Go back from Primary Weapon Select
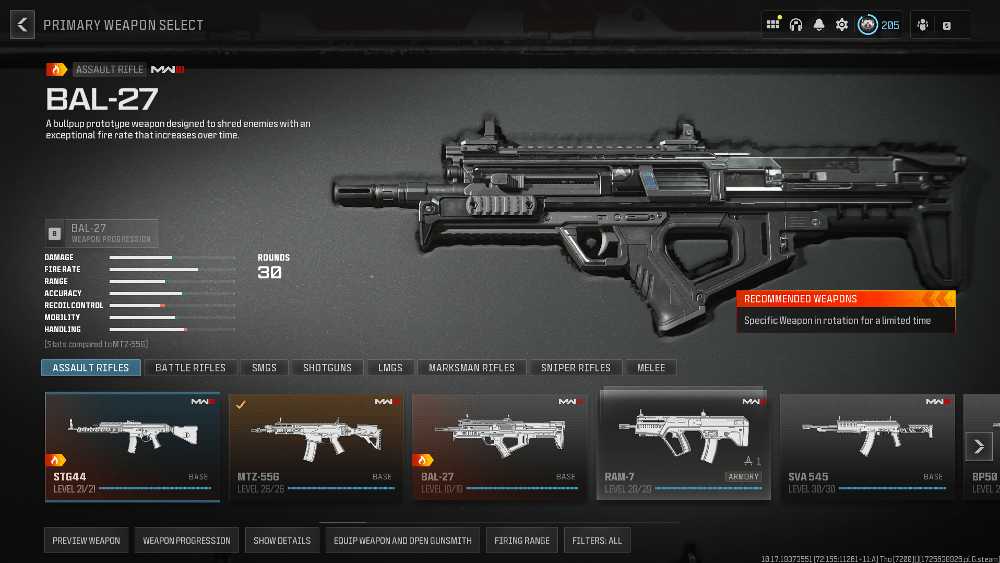The width and height of the screenshot is (1000, 563). pos(22,25)
